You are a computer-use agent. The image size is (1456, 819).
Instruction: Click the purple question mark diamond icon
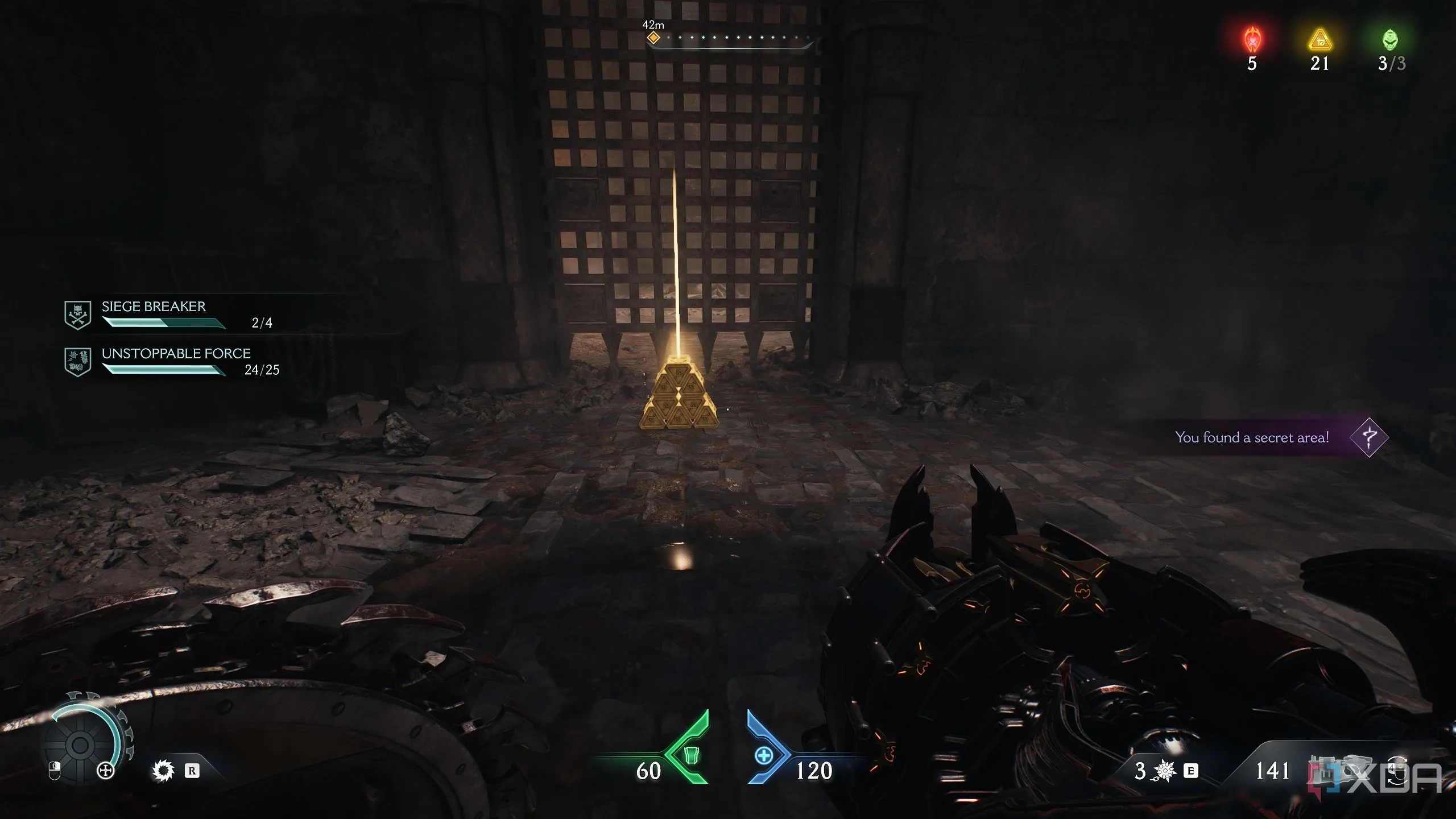[x=1369, y=437]
